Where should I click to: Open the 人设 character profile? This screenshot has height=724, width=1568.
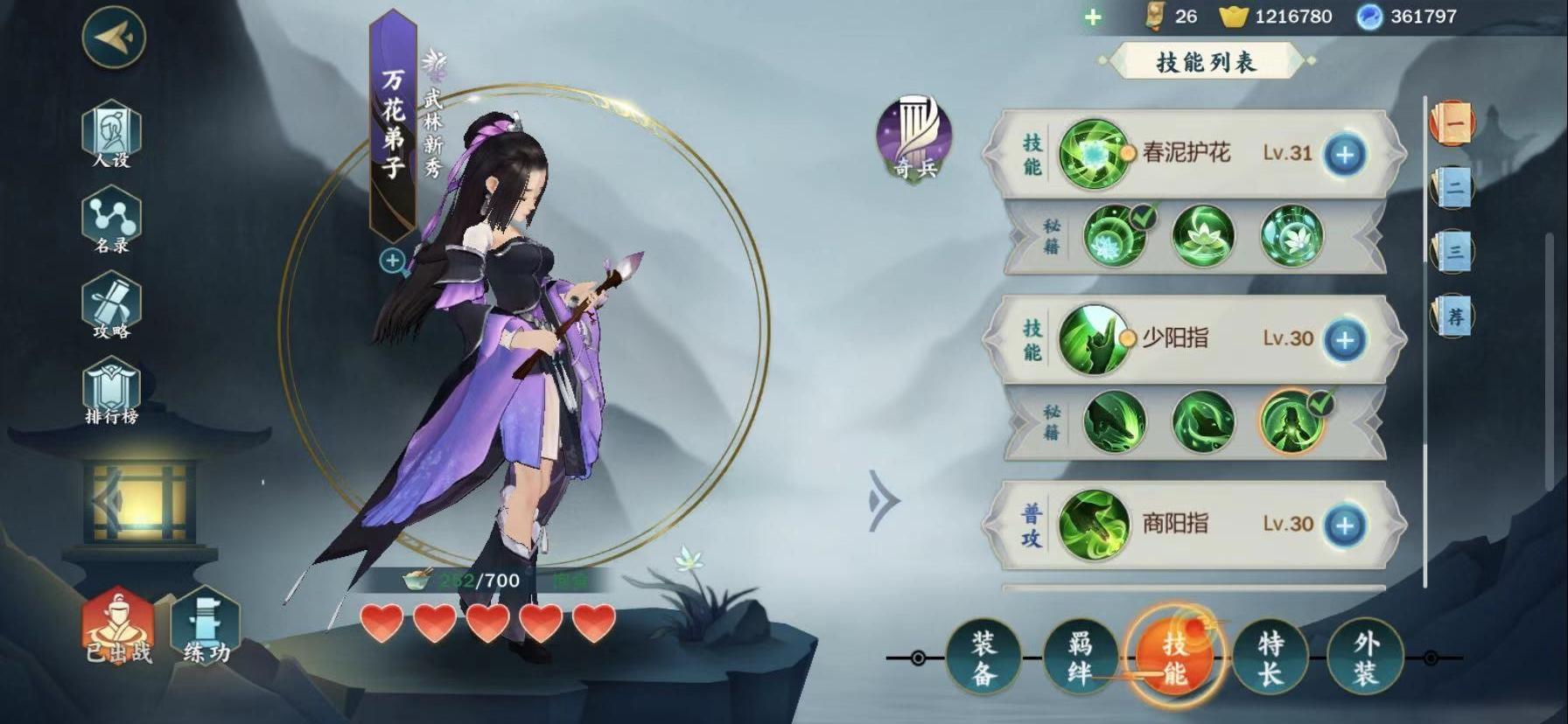click(111, 134)
